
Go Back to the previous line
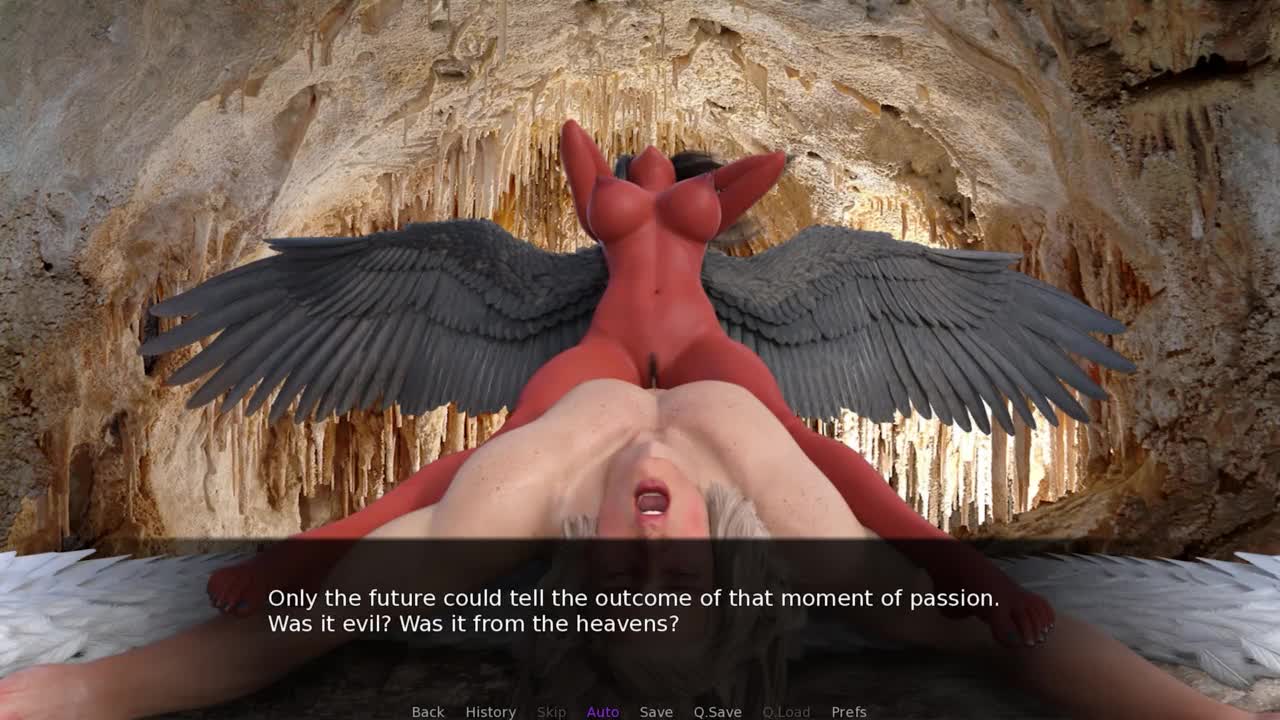428,711
